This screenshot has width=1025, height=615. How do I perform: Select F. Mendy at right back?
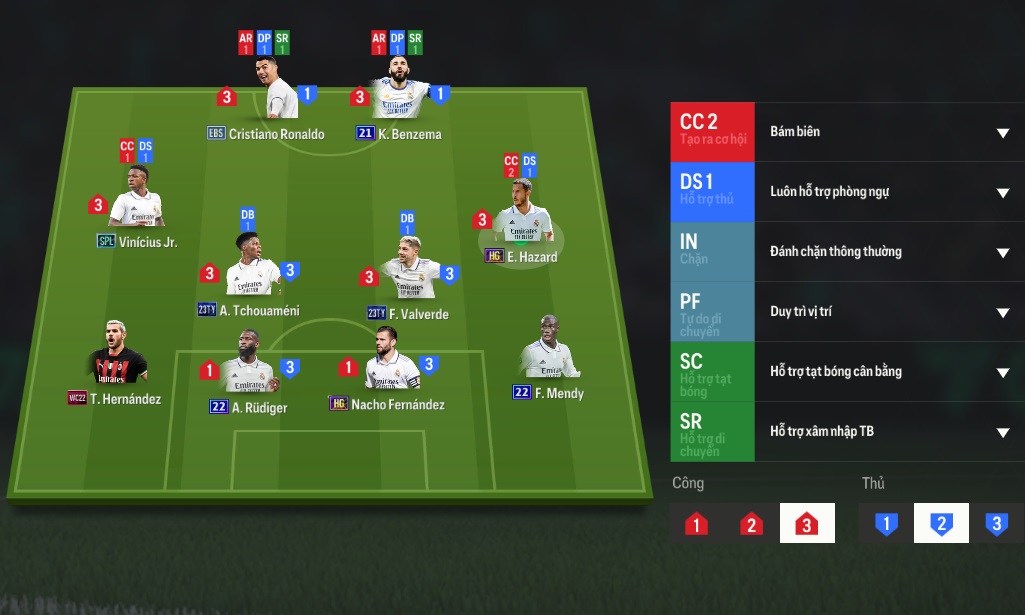[x=547, y=350]
